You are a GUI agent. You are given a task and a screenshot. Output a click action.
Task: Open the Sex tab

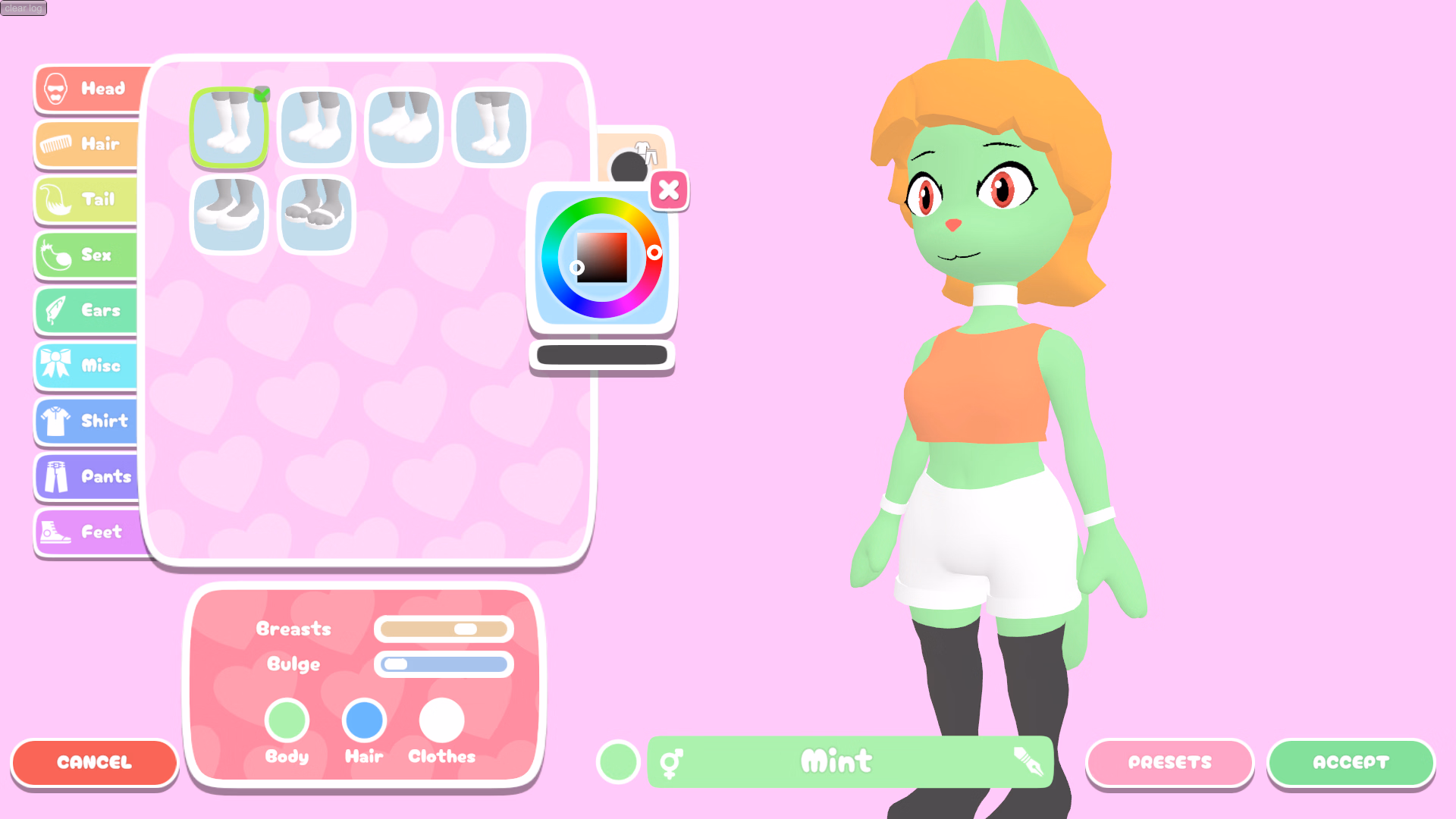pyautogui.click(x=55, y=255)
